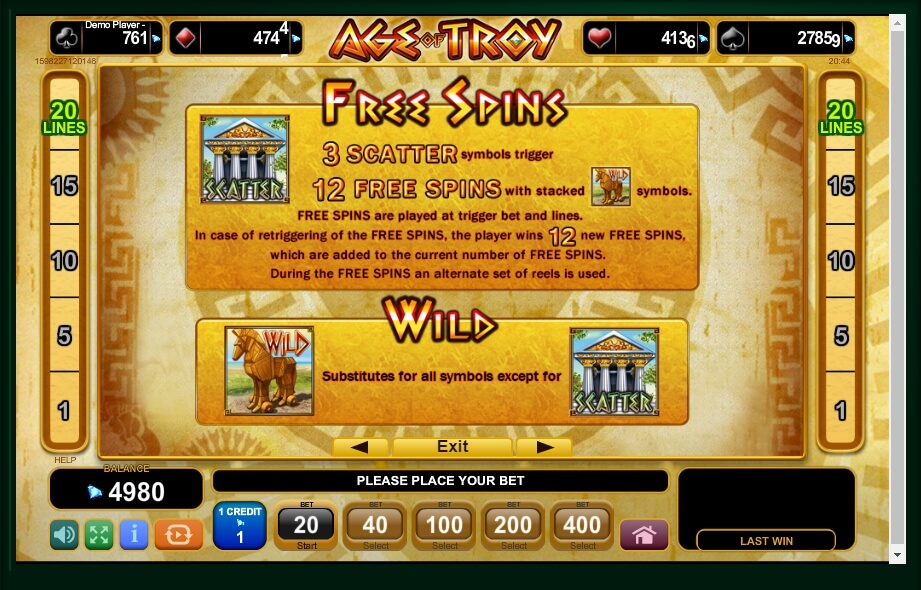Select the 200 bet button

pyautogui.click(x=514, y=525)
